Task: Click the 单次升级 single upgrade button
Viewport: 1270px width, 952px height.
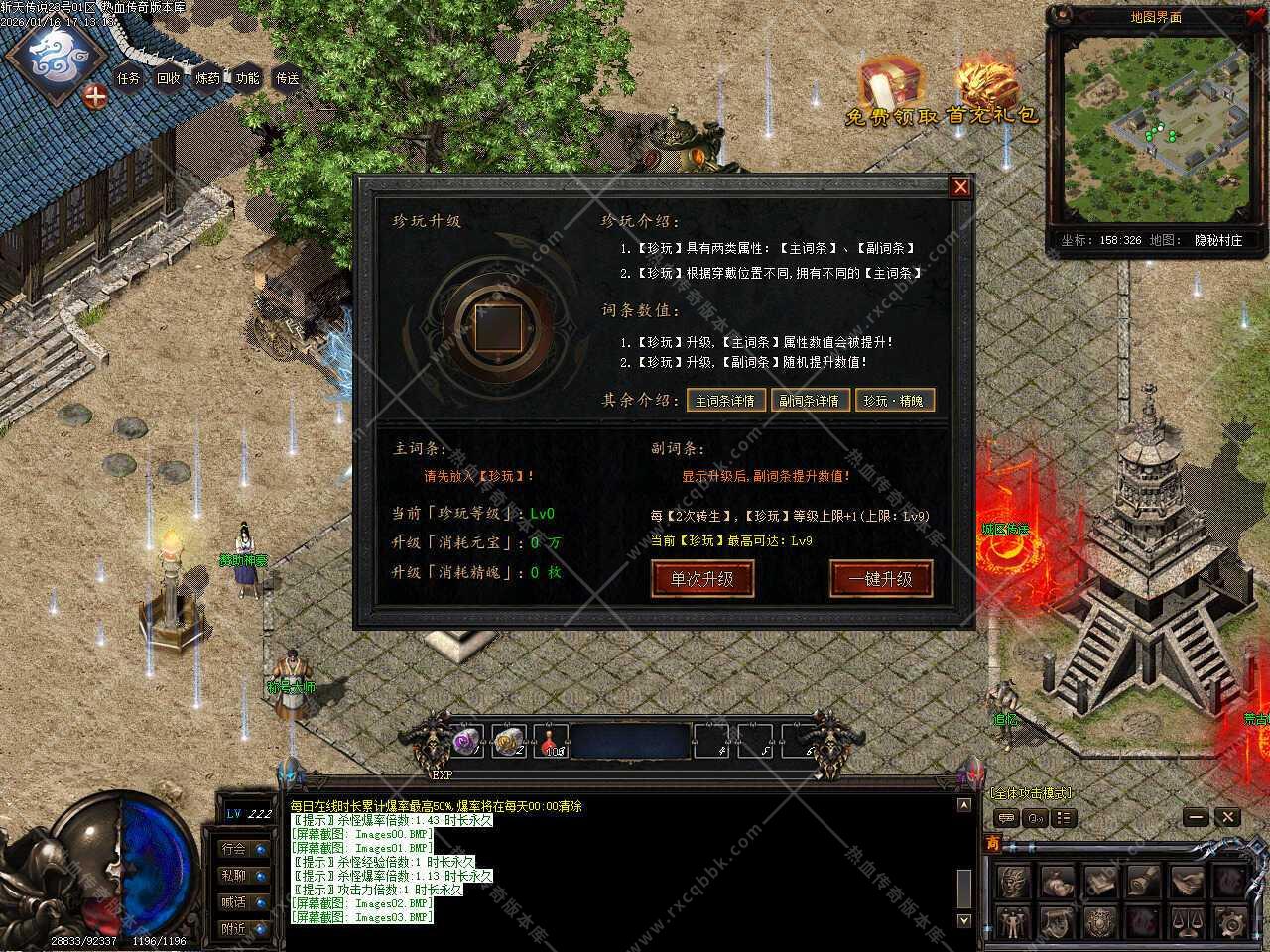Action: point(702,578)
